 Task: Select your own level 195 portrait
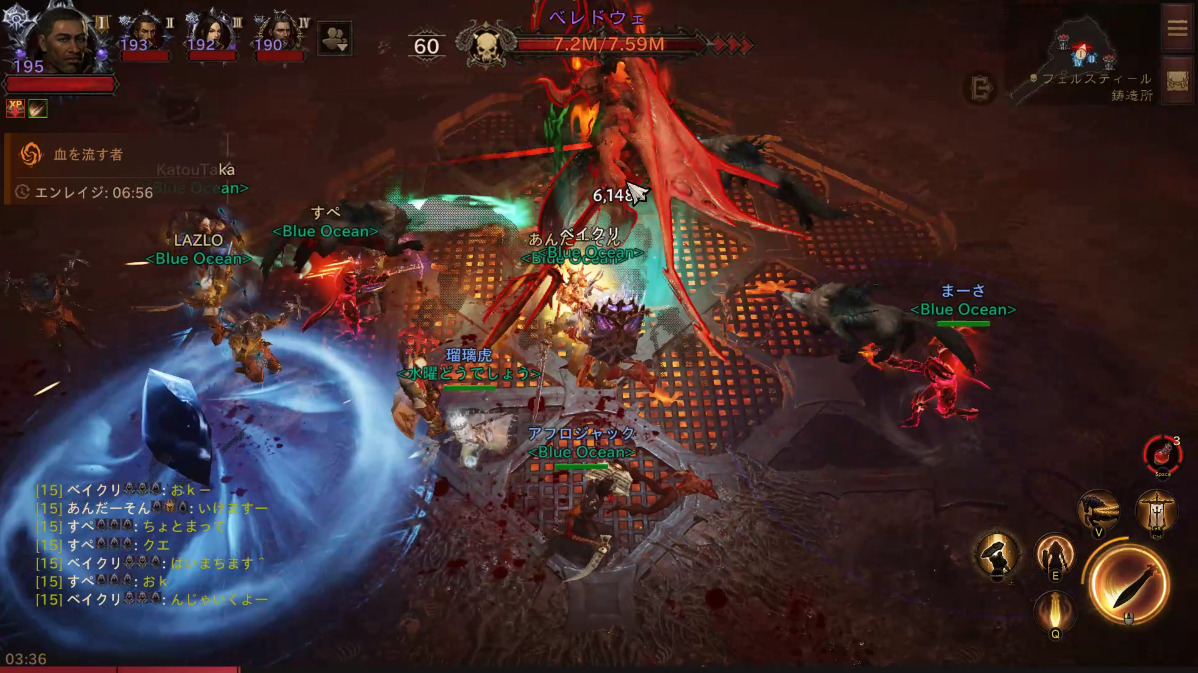click(x=62, y=38)
